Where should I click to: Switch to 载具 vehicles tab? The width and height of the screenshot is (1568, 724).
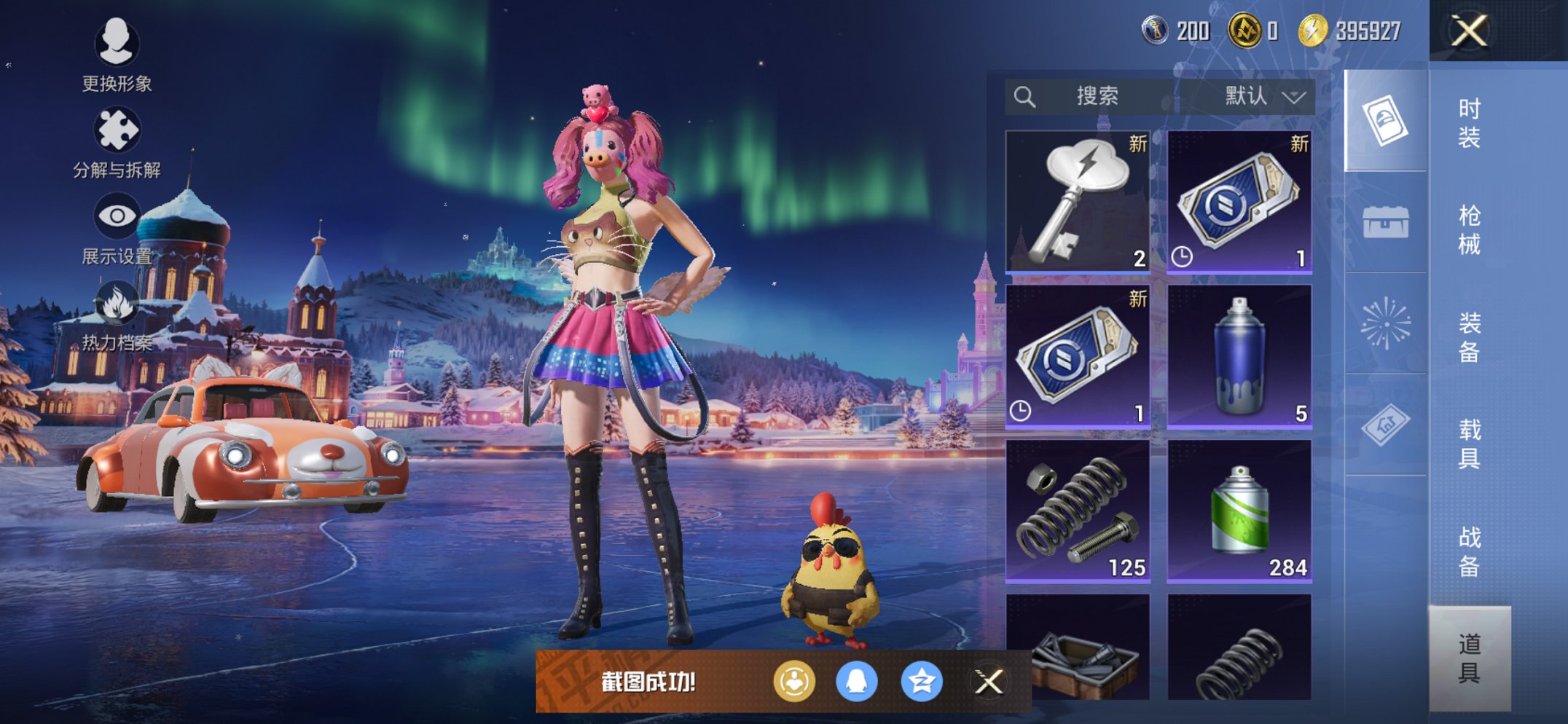[x=1469, y=444]
